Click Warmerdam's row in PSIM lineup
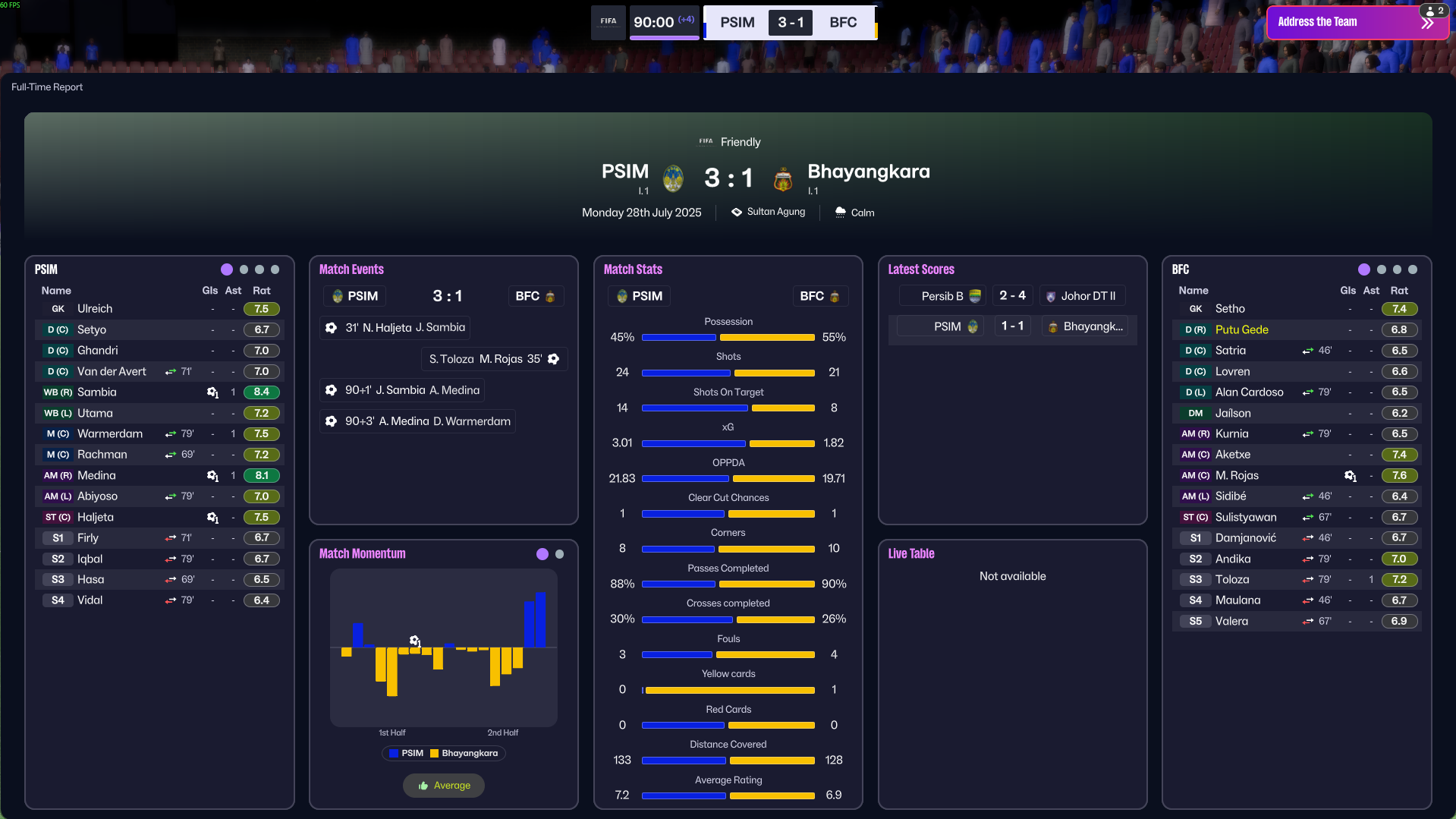1456x819 pixels. (x=110, y=434)
